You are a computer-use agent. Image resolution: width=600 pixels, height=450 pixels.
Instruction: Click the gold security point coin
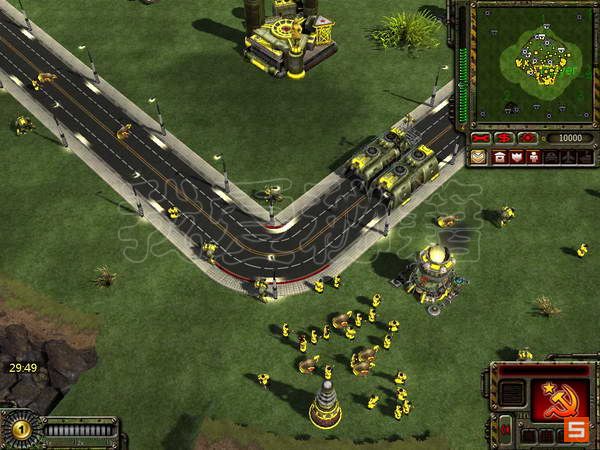pyautogui.click(x=20, y=427)
